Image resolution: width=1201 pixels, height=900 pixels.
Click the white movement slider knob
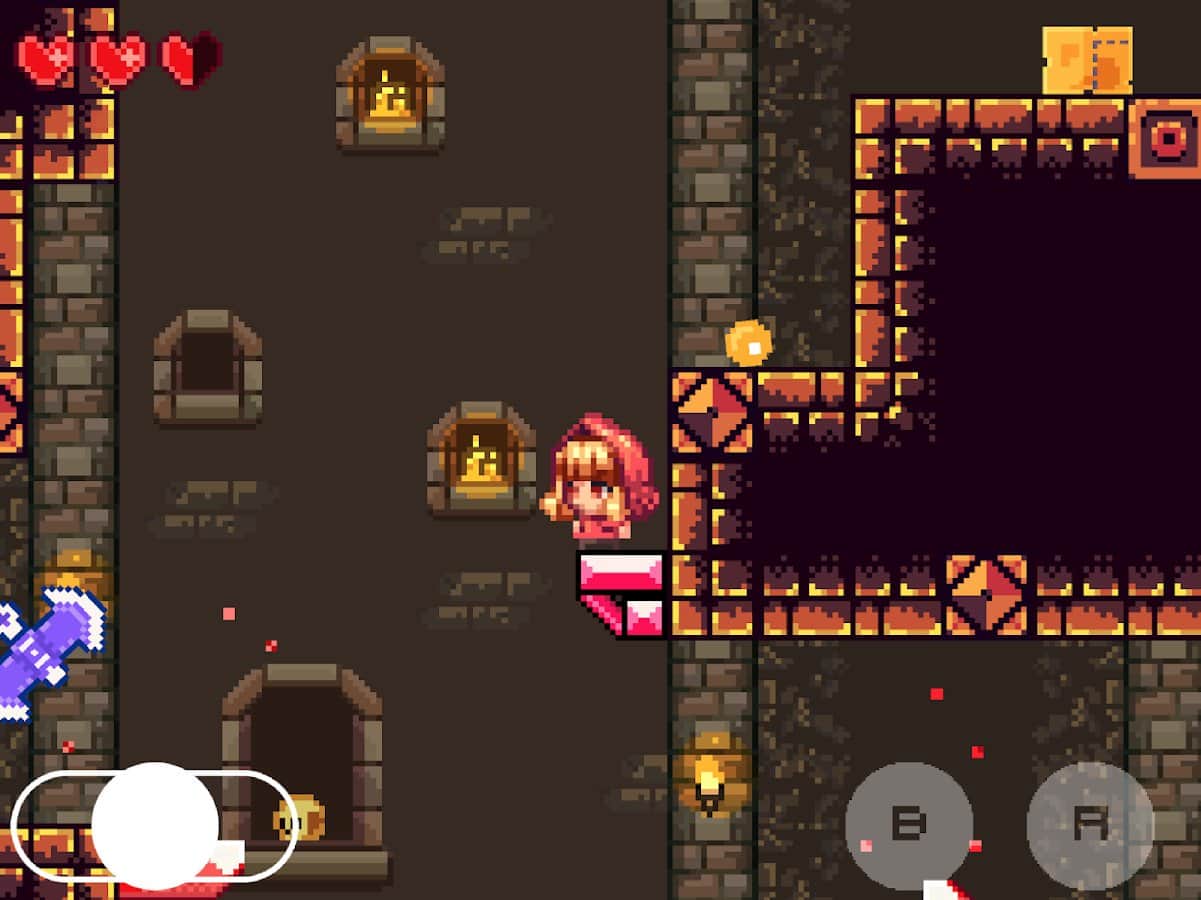click(x=155, y=826)
